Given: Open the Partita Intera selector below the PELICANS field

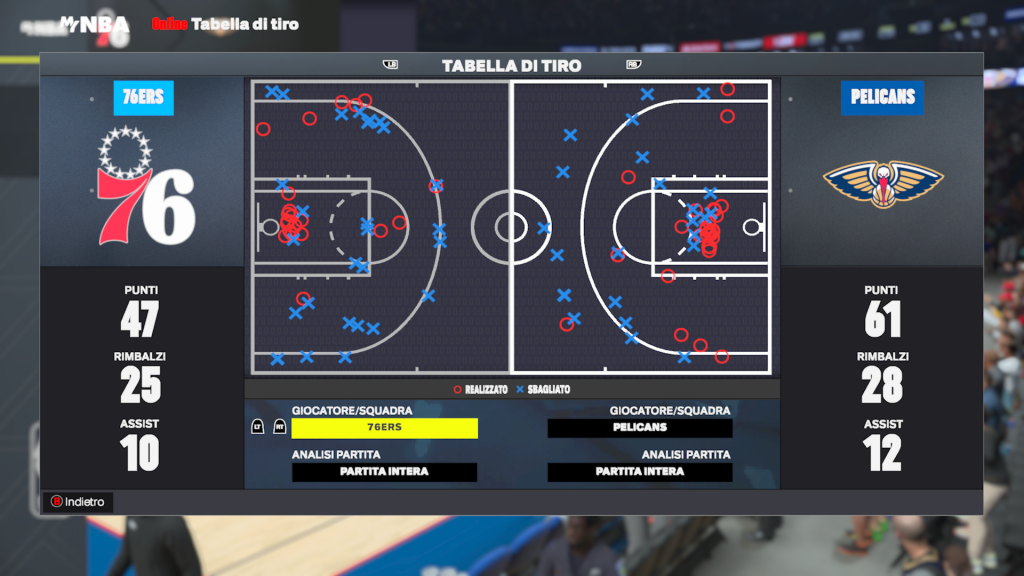Looking at the screenshot, I should click(x=640, y=472).
